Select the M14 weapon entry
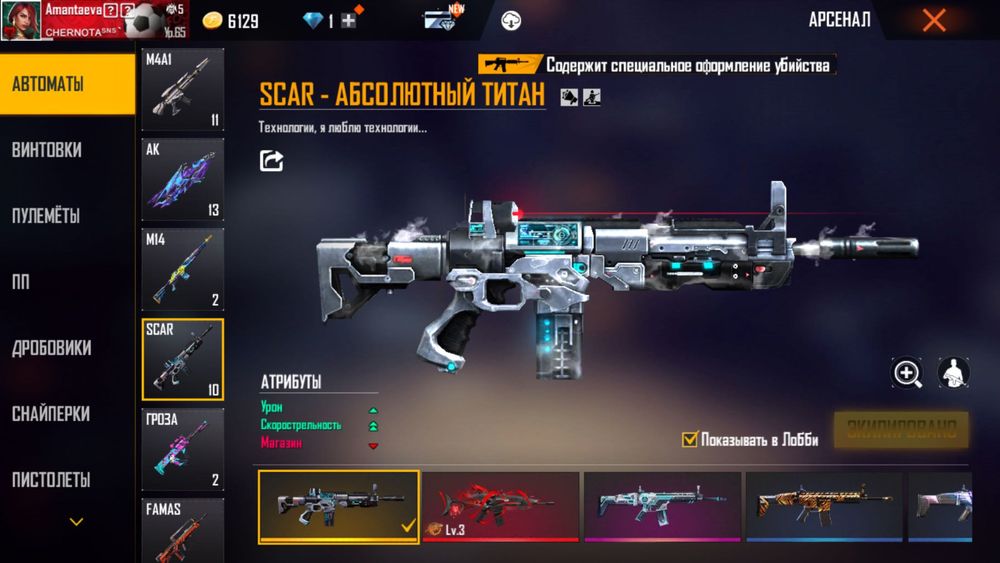The image size is (1000, 563). tap(182, 269)
